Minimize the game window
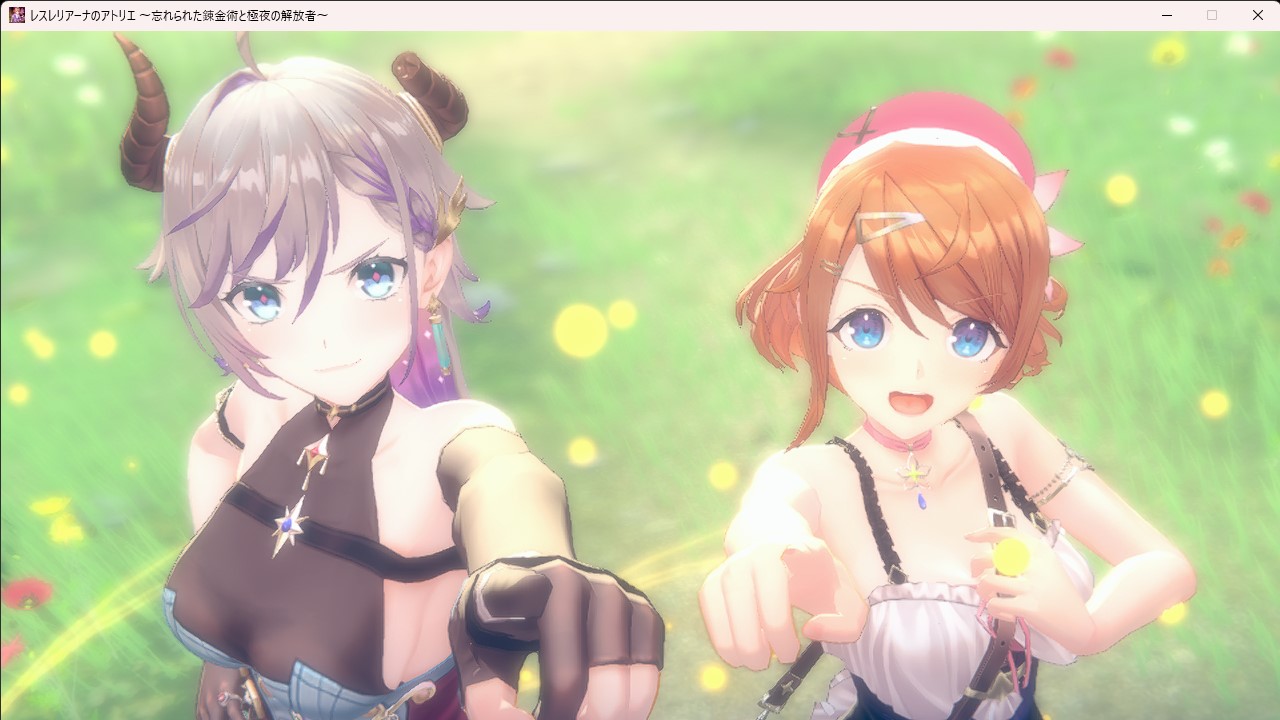1280x720 pixels. point(1167,15)
